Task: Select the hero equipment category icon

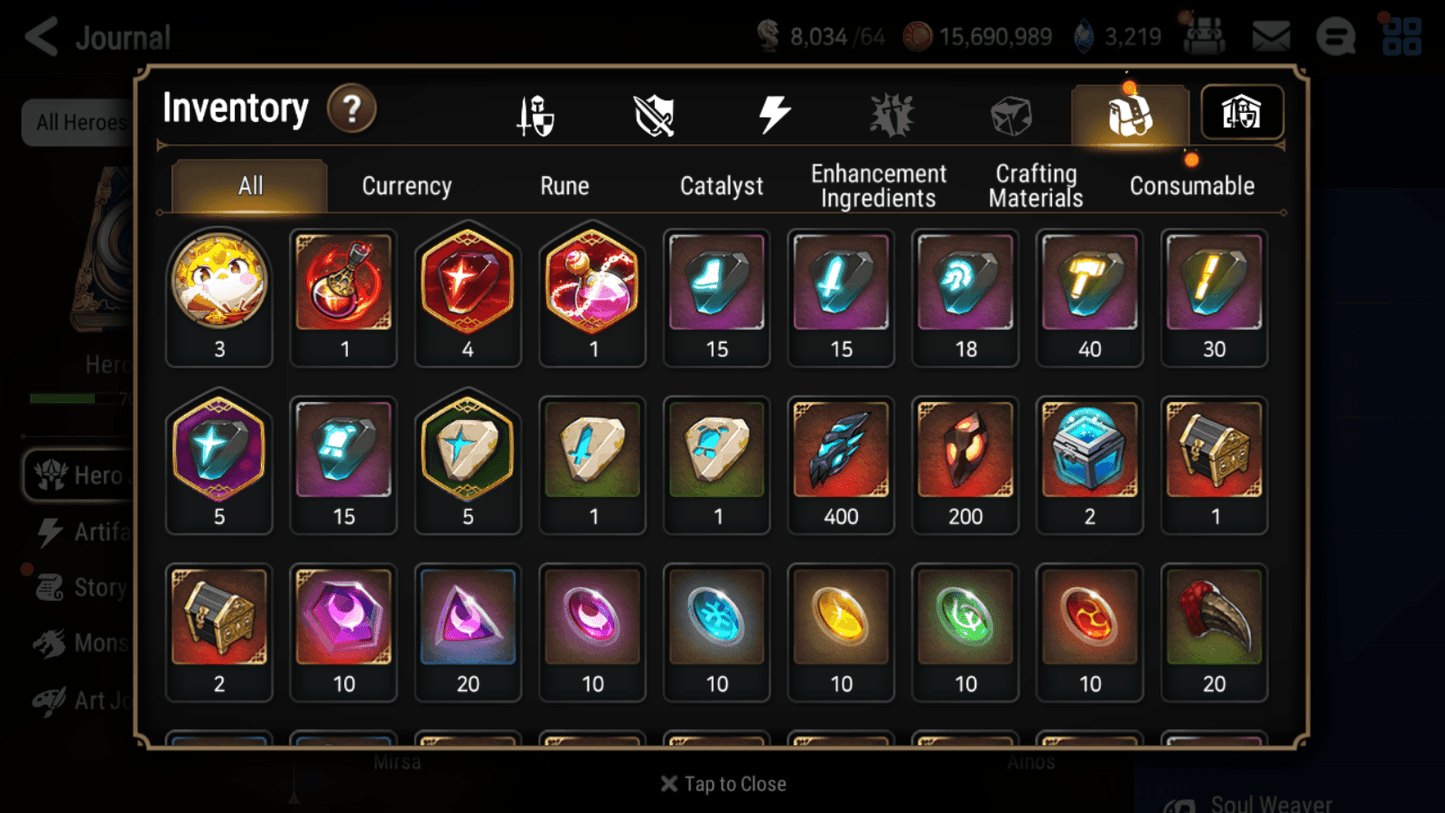Action: click(535, 113)
